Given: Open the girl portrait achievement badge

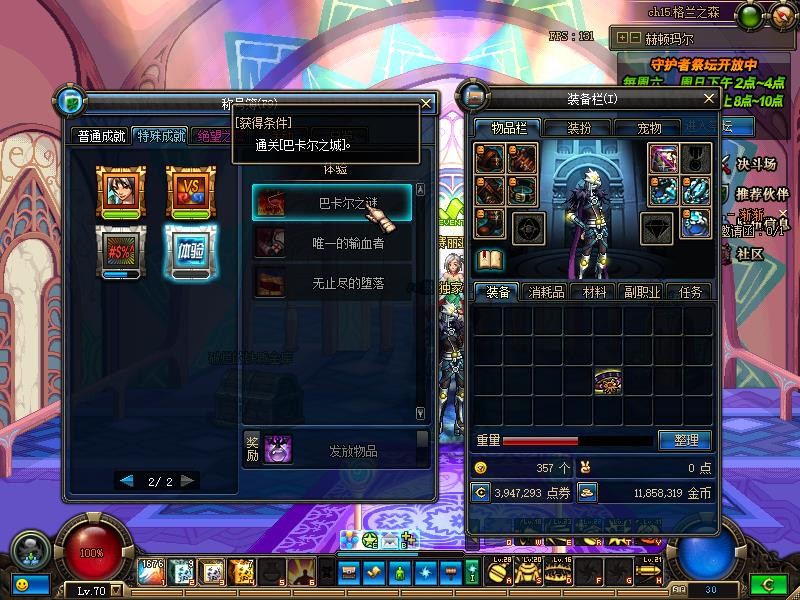Looking at the screenshot, I should (x=120, y=188).
